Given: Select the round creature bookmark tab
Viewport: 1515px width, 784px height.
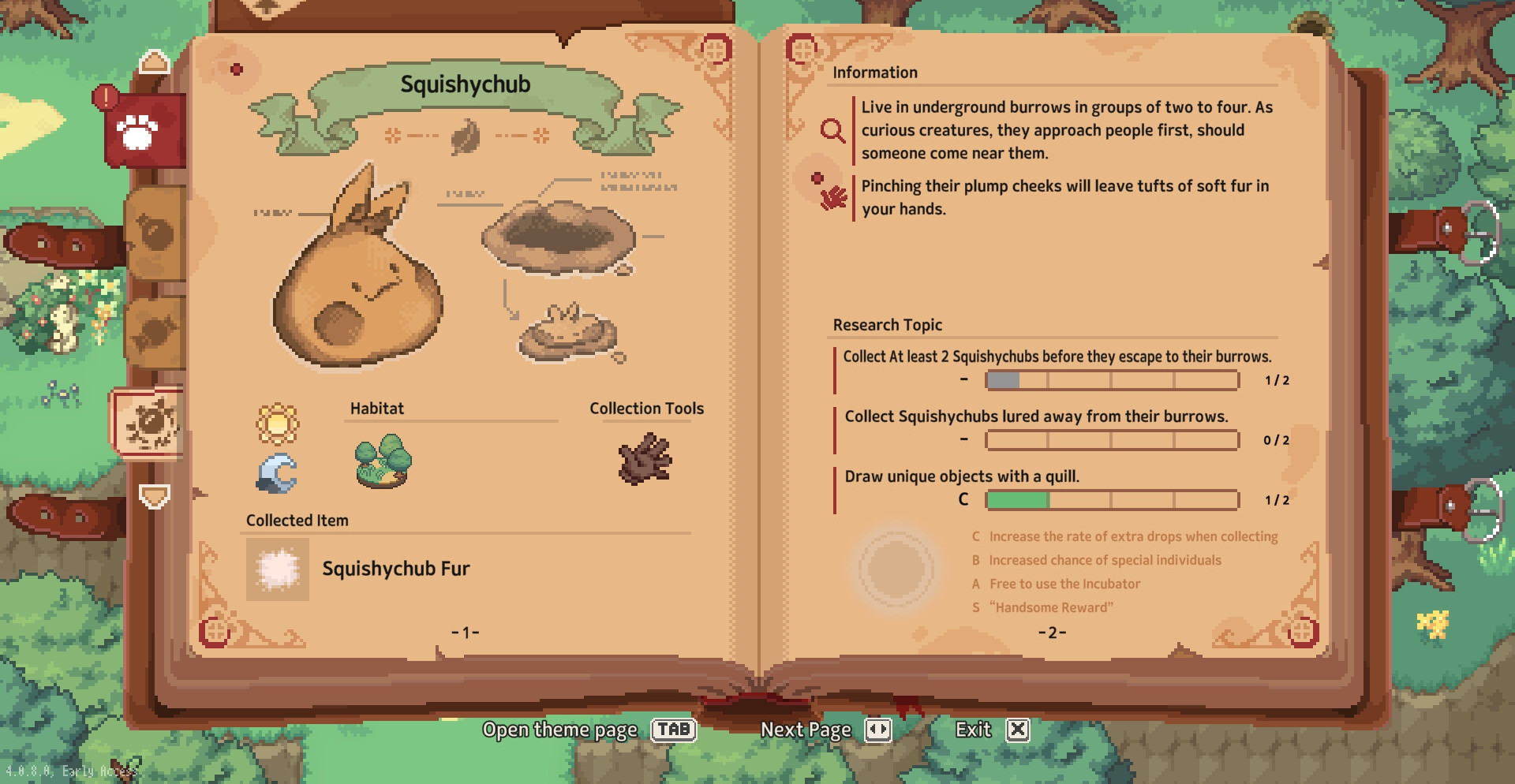Looking at the screenshot, I should pos(156,233).
